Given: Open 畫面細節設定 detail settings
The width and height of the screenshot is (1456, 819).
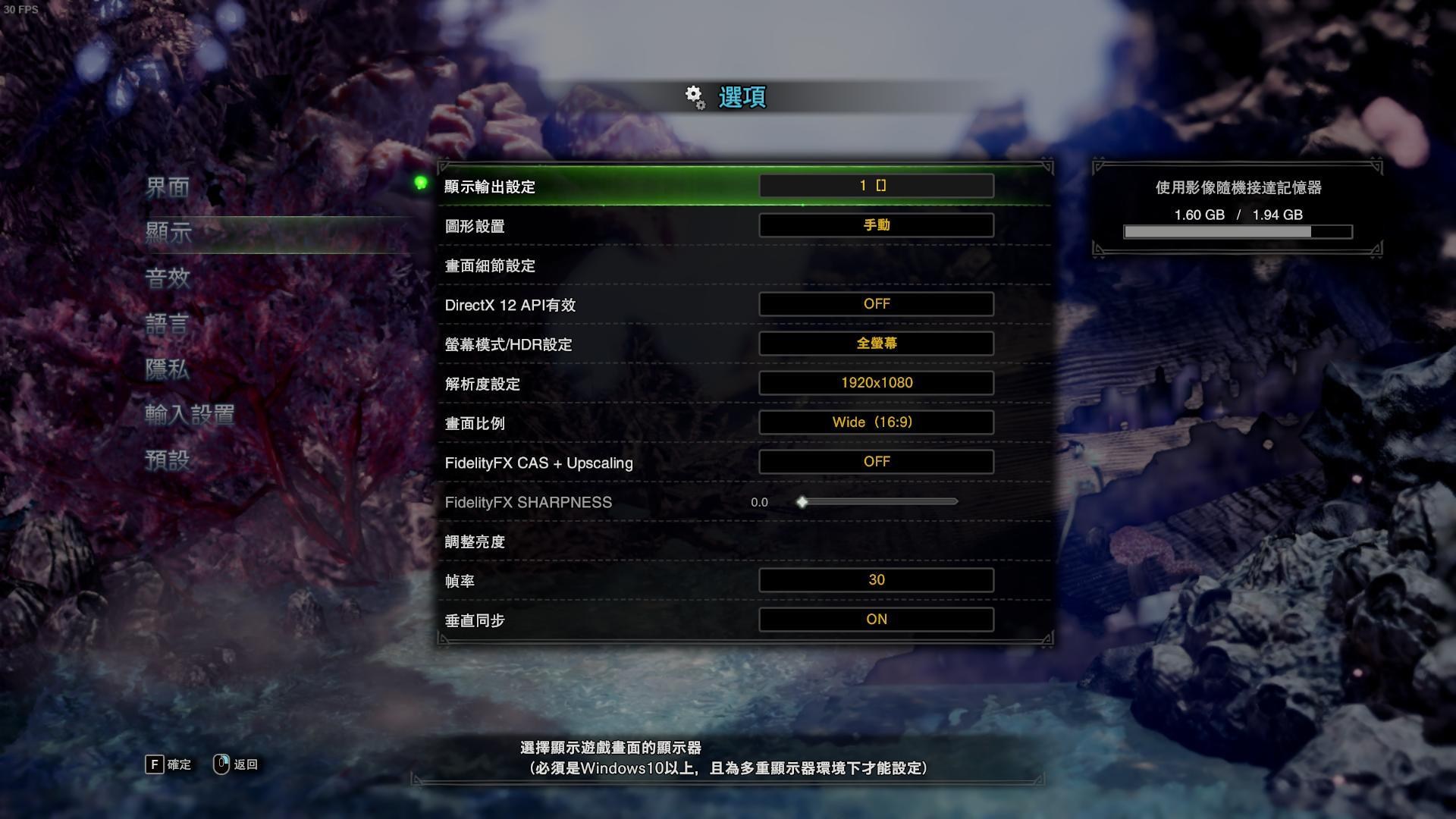Looking at the screenshot, I should click(489, 266).
